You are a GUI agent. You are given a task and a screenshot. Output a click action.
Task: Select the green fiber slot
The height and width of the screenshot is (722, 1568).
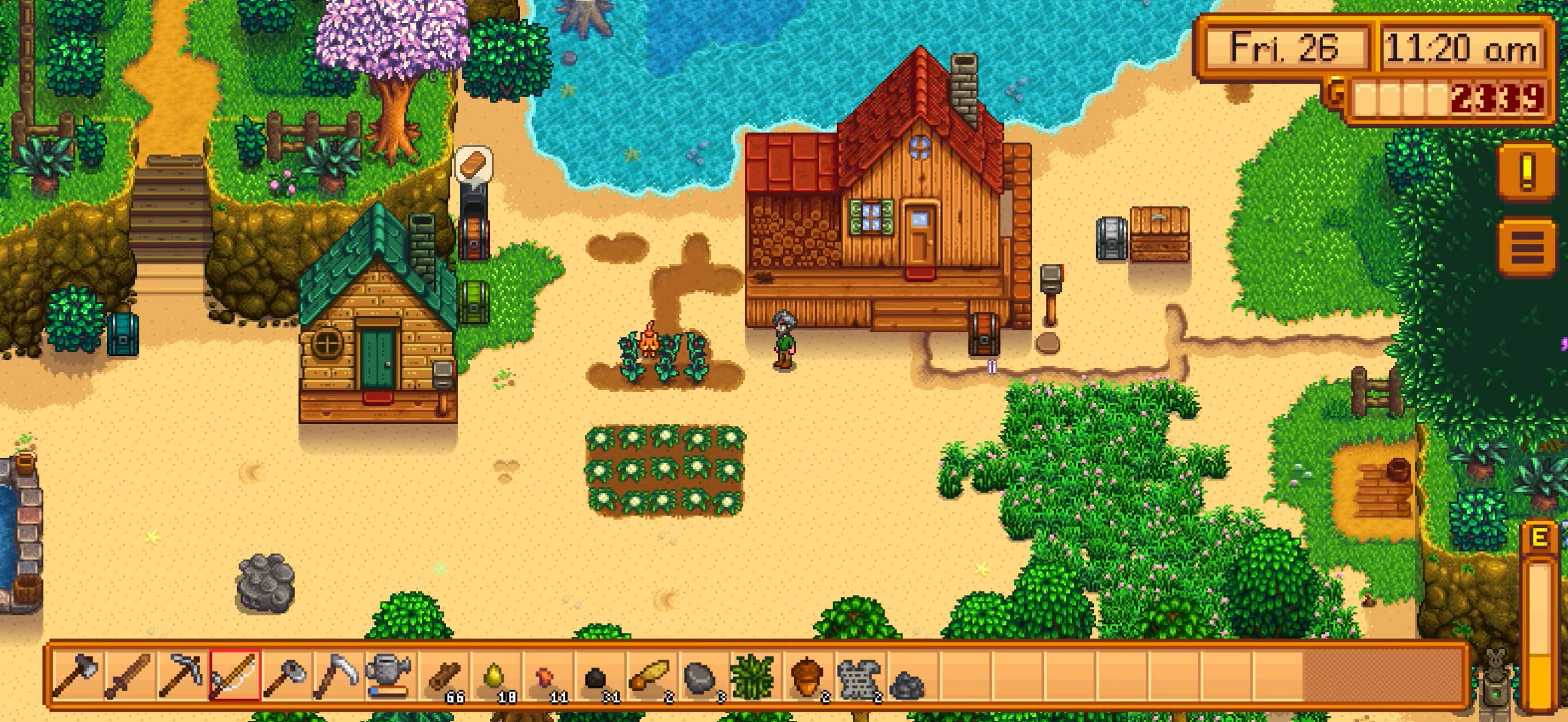point(753,674)
